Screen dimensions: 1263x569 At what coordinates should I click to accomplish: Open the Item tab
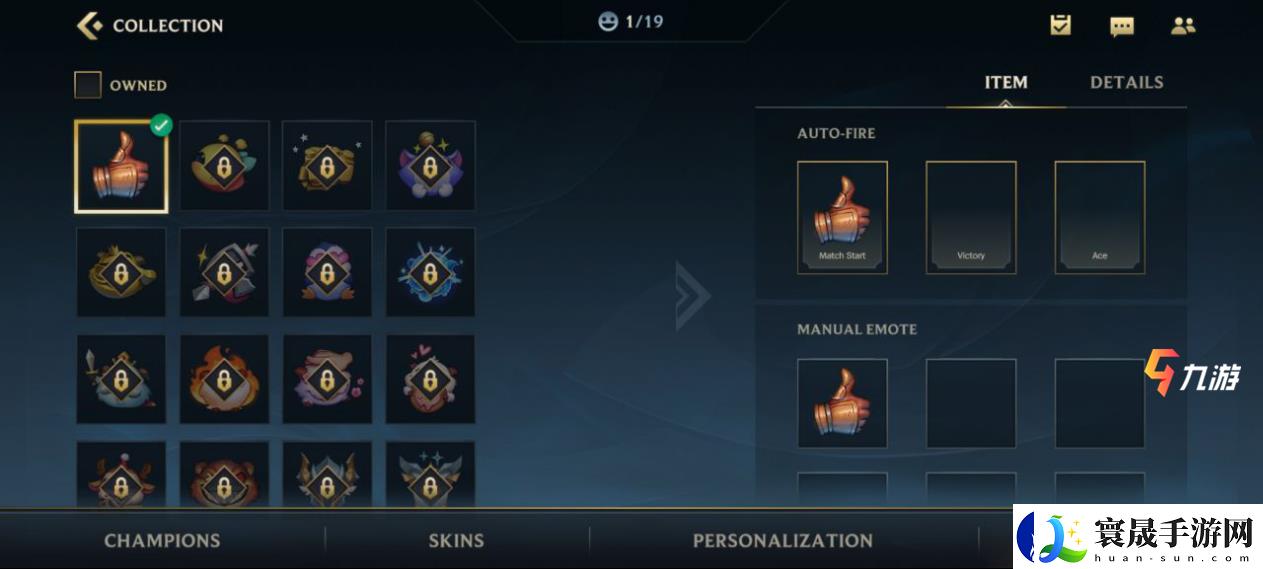(1005, 83)
